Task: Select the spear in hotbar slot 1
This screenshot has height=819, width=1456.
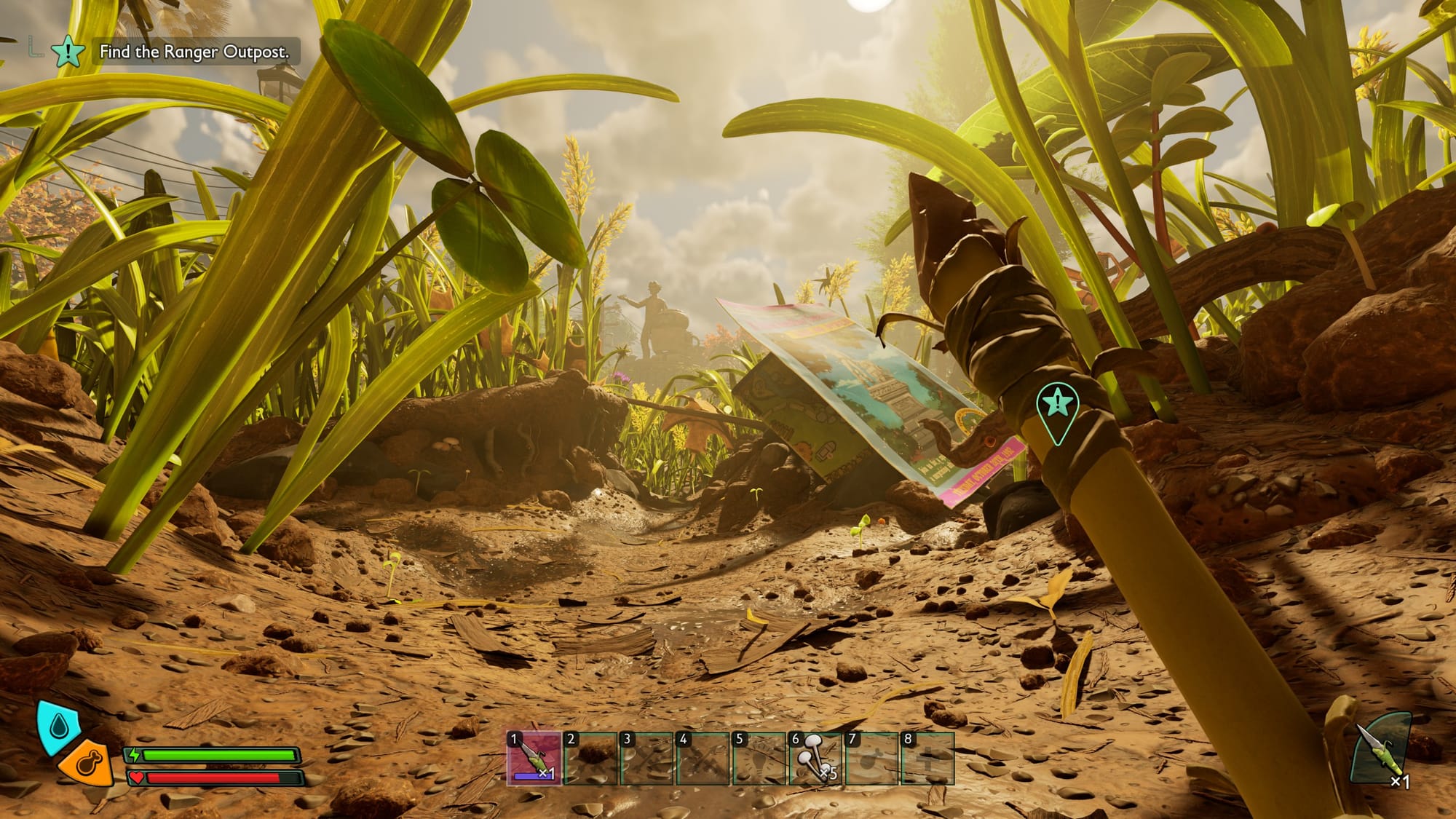Action: click(534, 759)
